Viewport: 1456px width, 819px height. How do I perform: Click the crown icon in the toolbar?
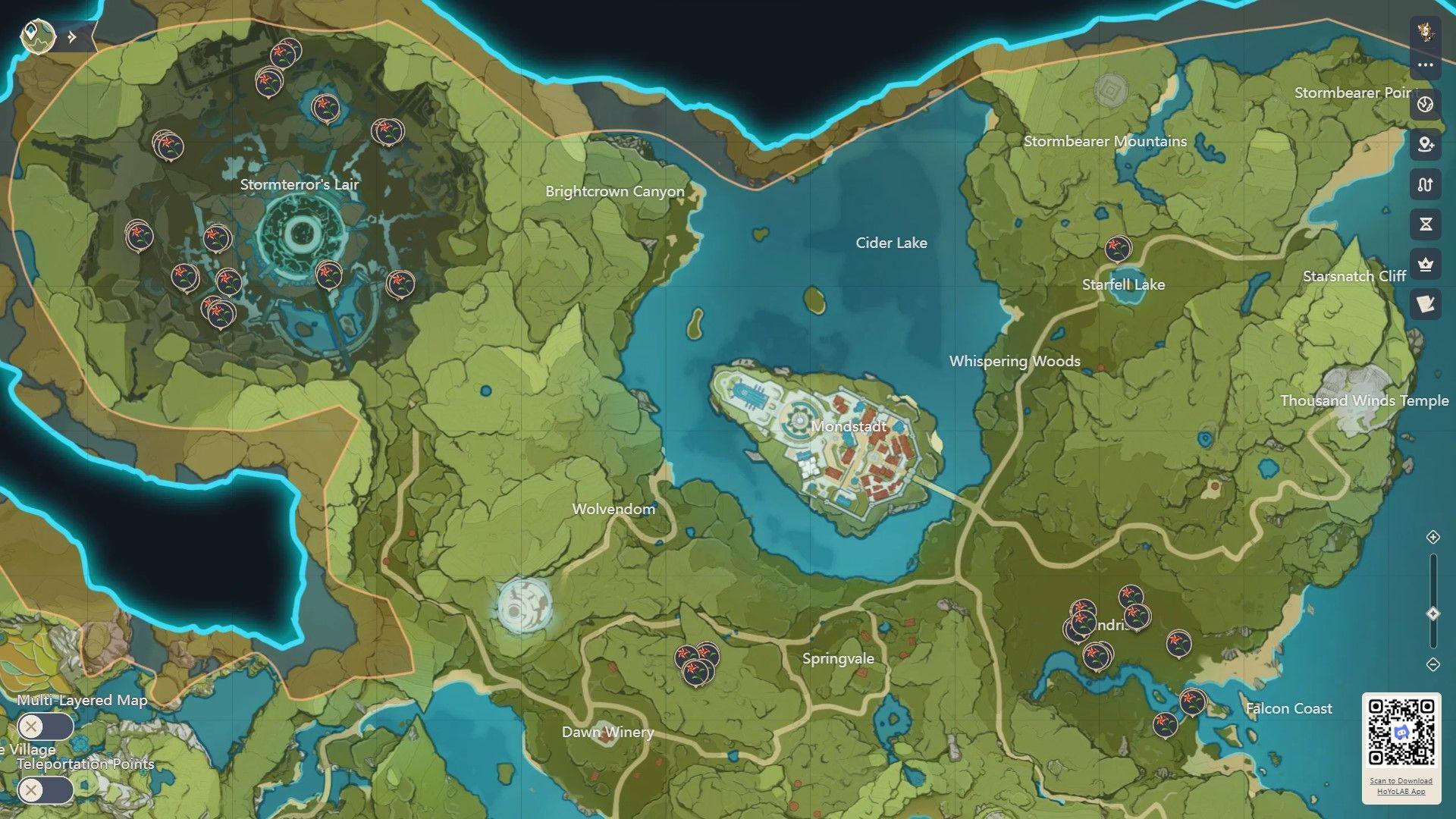[x=1426, y=265]
